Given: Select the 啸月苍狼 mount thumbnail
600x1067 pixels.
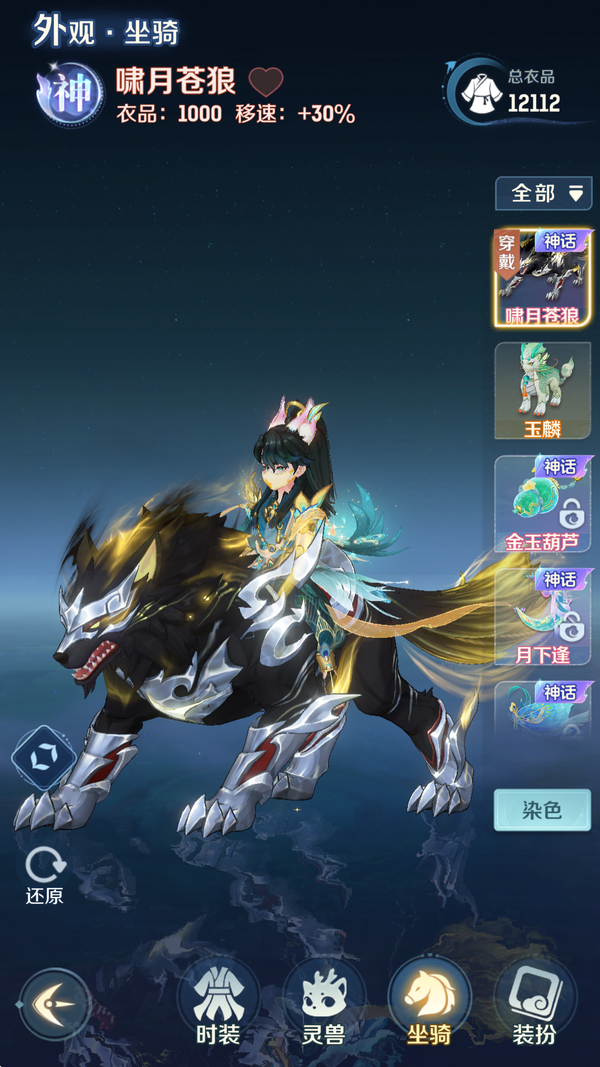Looking at the screenshot, I should click(543, 278).
